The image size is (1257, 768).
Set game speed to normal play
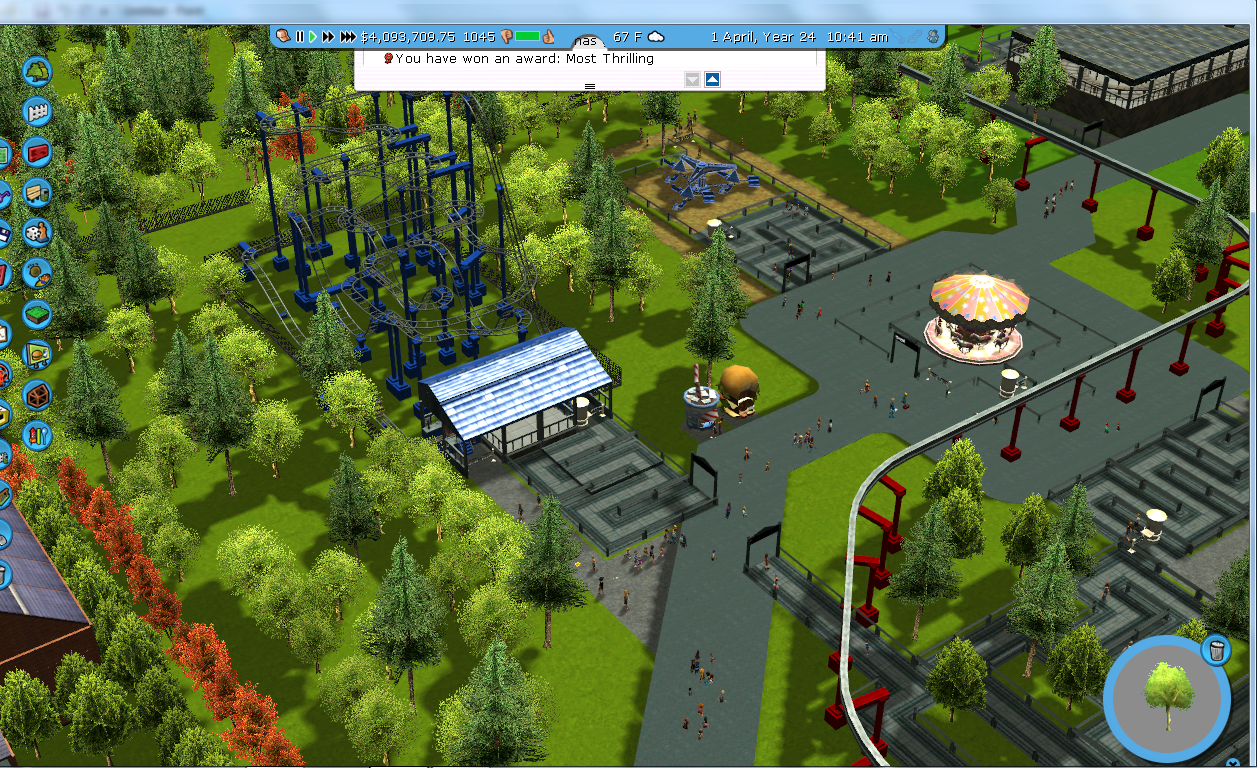[x=312, y=37]
